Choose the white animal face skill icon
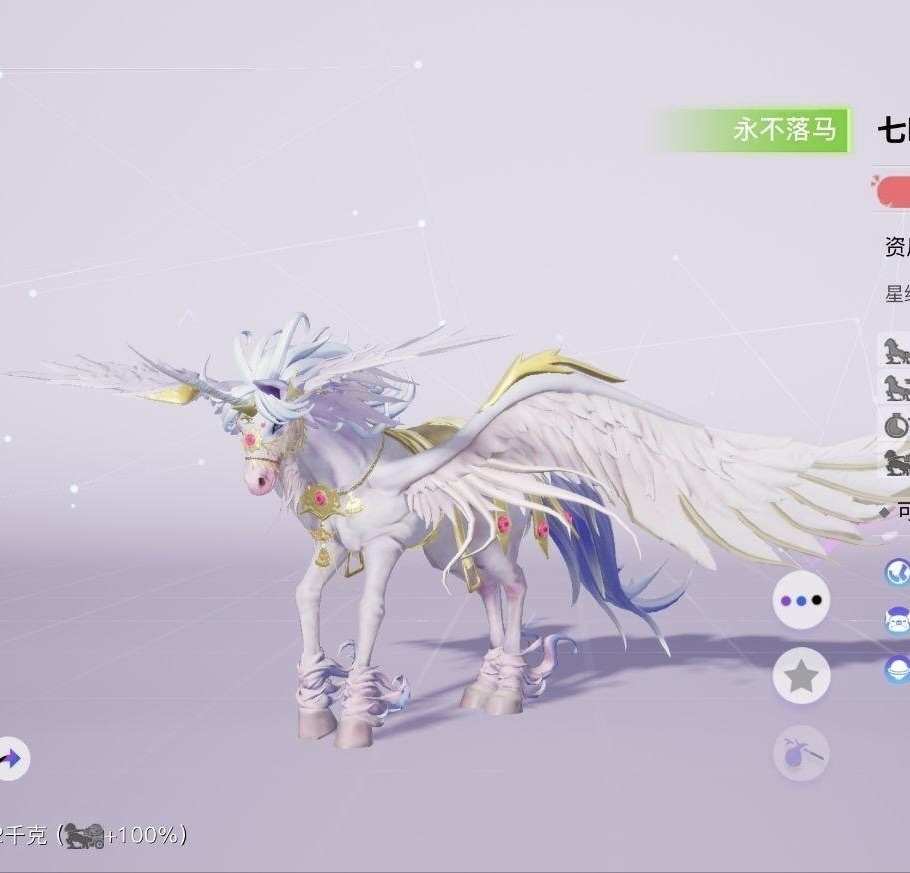The width and height of the screenshot is (910, 873). tap(897, 620)
